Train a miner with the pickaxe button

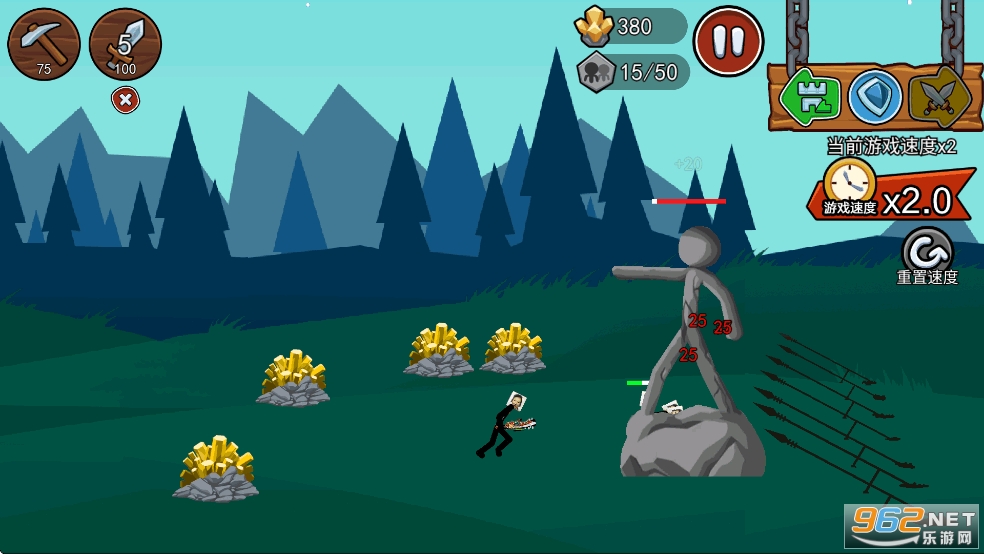tap(44, 44)
